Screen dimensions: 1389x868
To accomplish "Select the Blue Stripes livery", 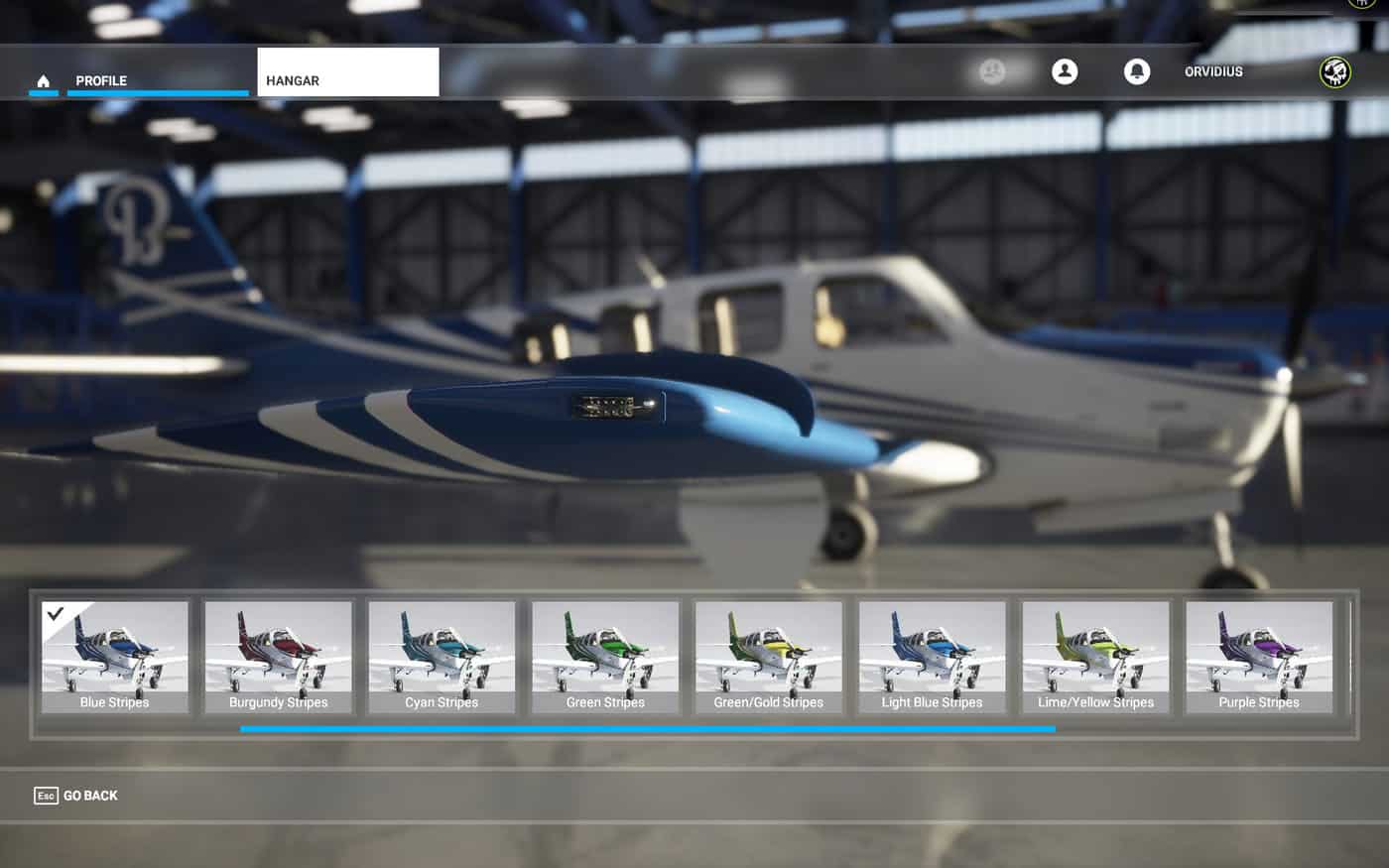I will (115, 657).
